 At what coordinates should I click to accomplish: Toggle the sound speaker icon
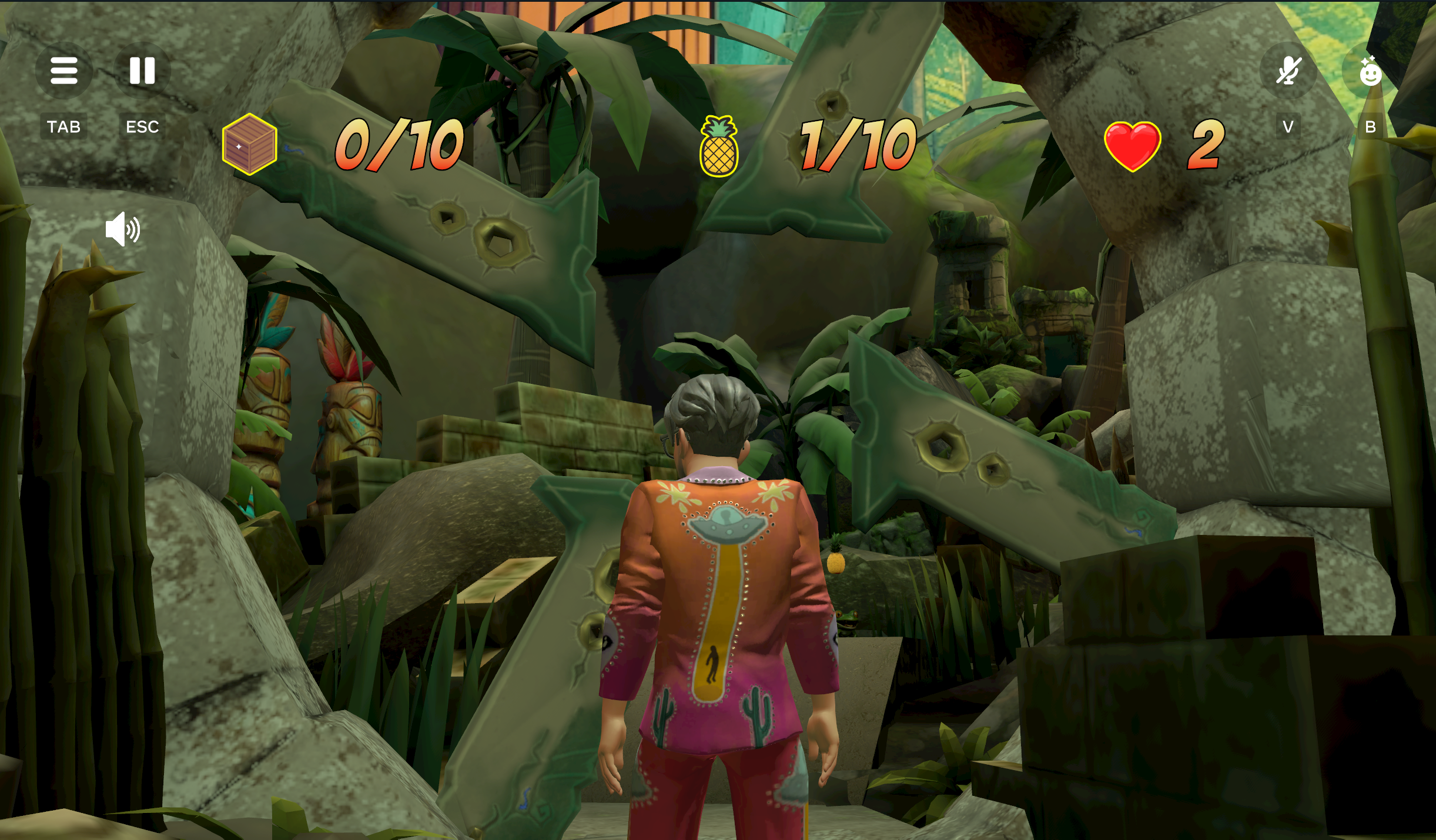pyautogui.click(x=122, y=229)
